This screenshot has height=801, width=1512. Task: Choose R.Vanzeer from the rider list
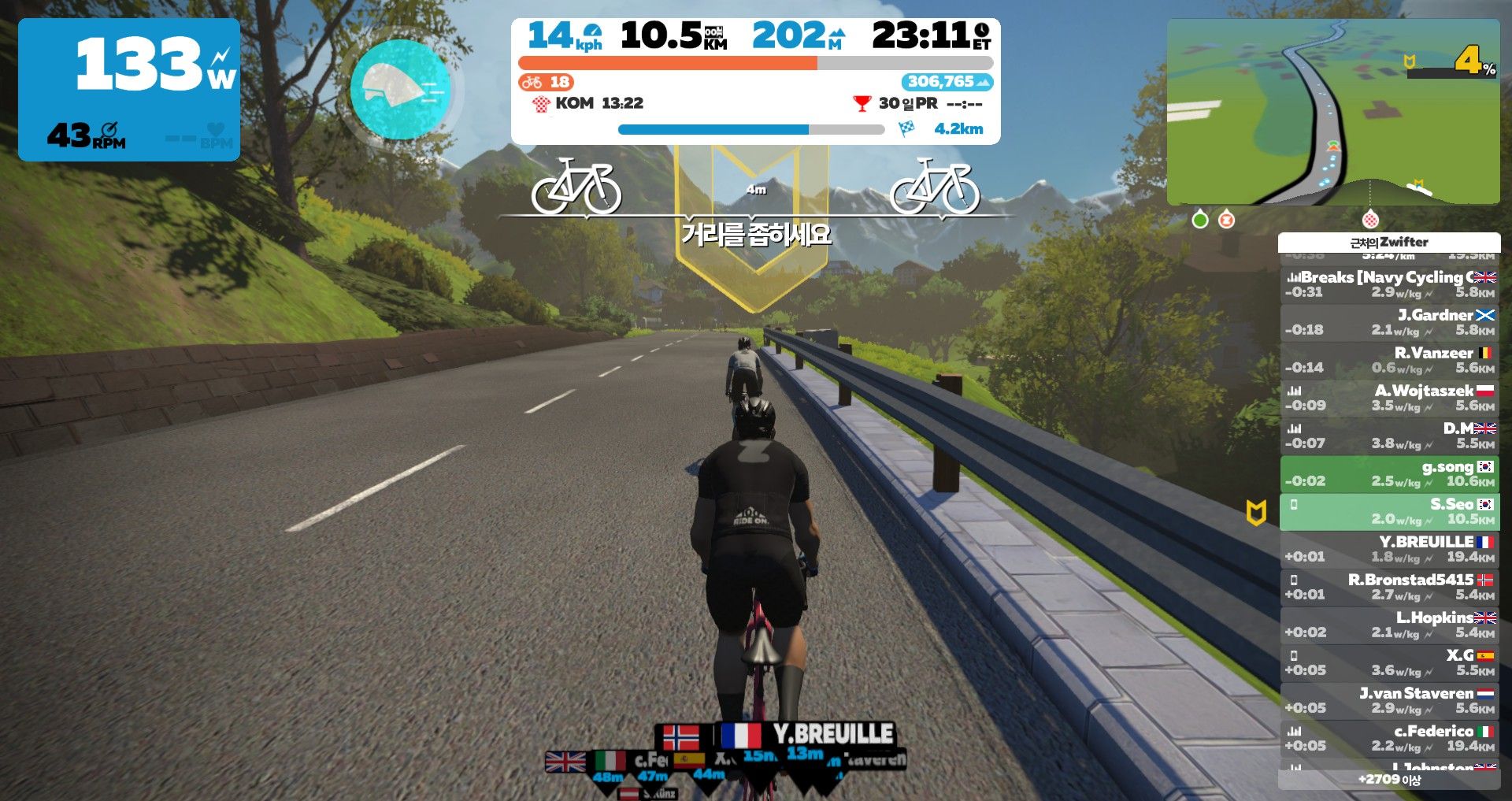(1389, 360)
